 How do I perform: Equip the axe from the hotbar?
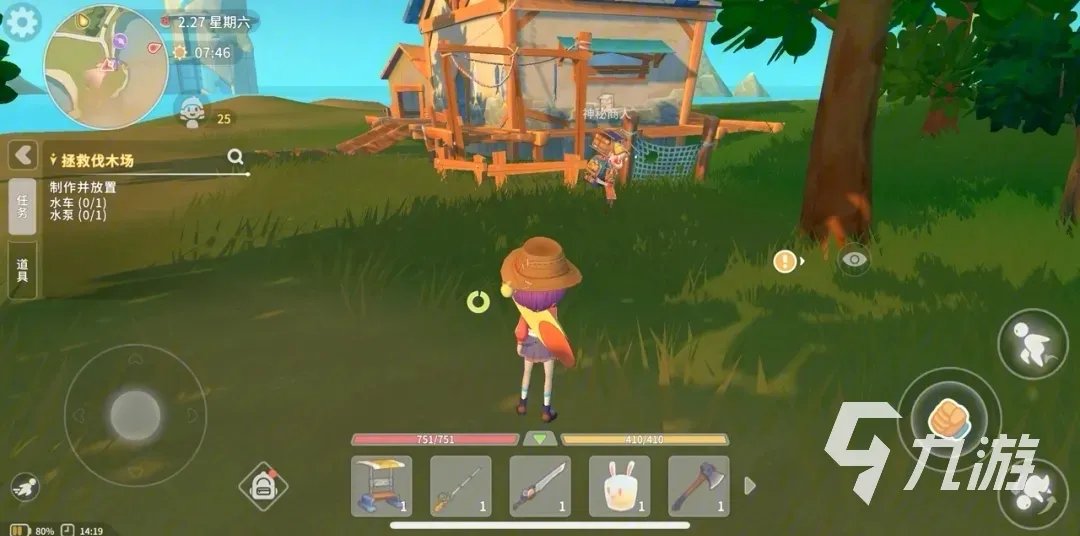(698, 486)
